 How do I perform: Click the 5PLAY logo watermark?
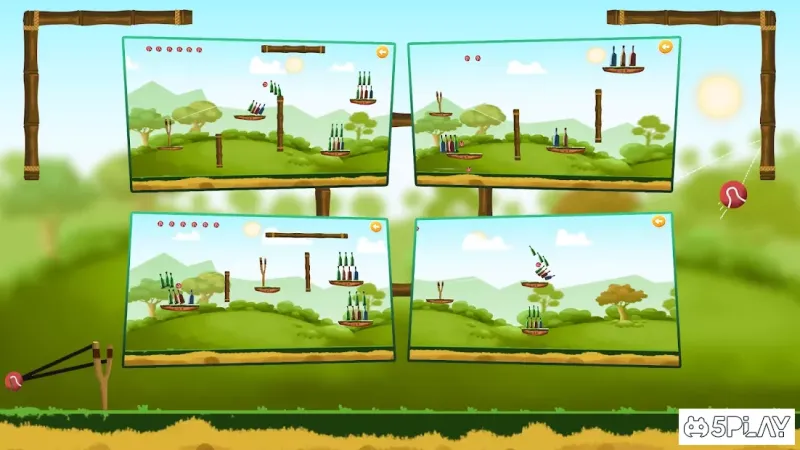[736, 427]
